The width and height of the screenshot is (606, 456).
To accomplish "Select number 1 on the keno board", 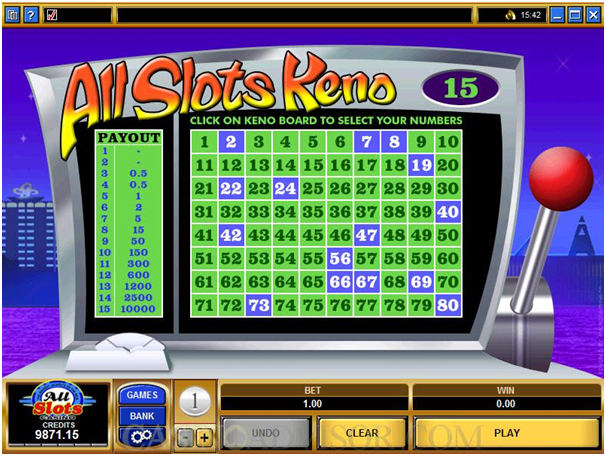I will [204, 142].
